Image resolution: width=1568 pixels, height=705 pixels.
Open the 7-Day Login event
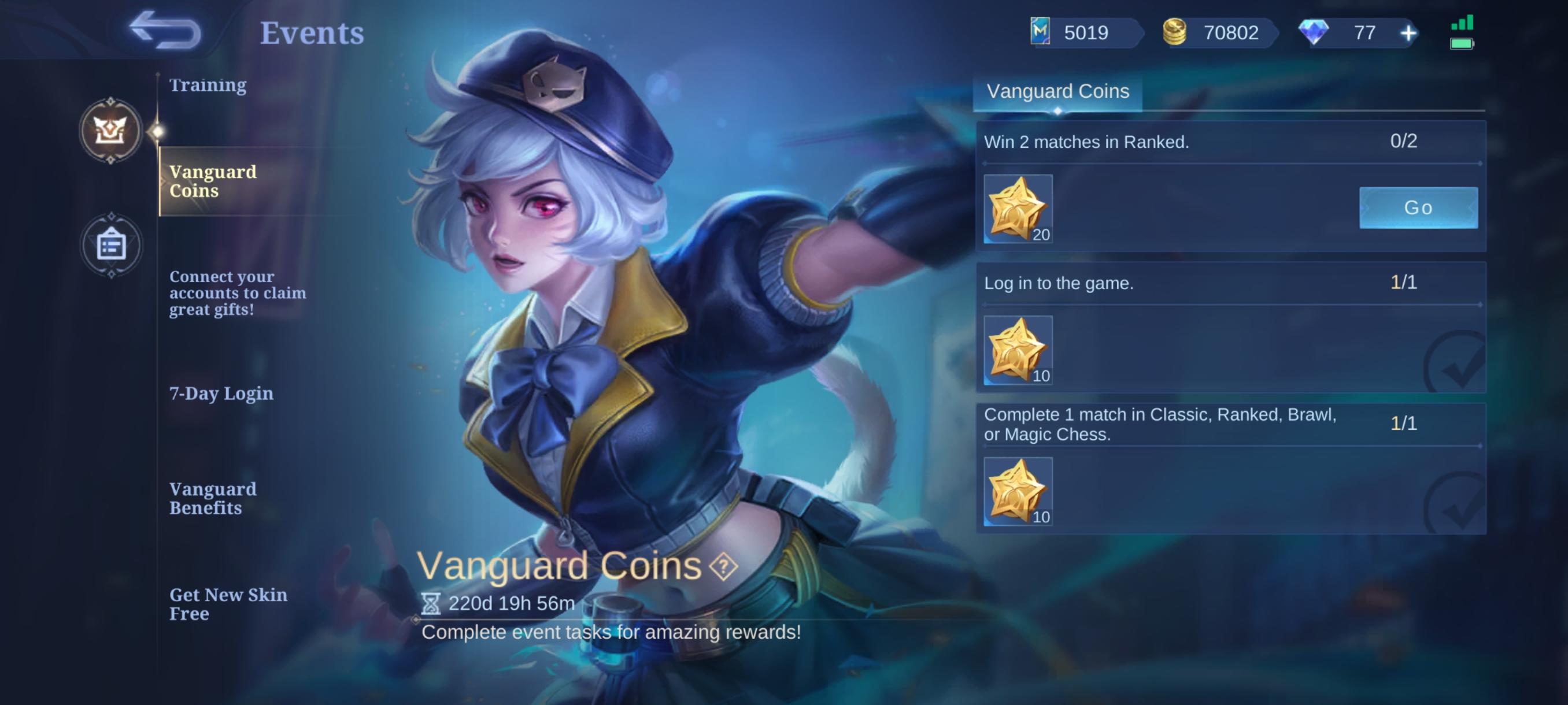[x=221, y=394]
